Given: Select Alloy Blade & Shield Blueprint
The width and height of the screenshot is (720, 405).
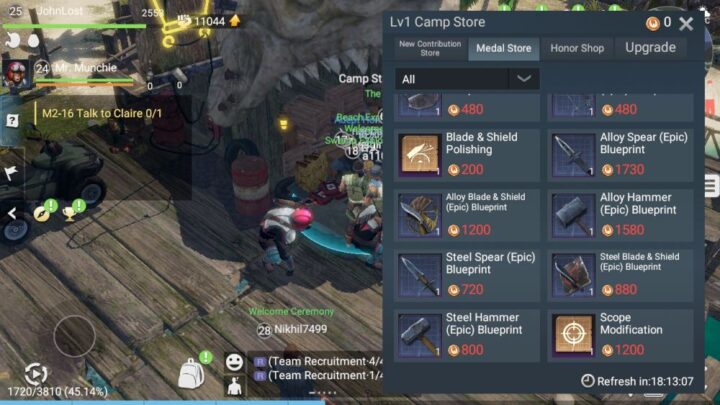Looking at the screenshot, I should coord(467,214).
